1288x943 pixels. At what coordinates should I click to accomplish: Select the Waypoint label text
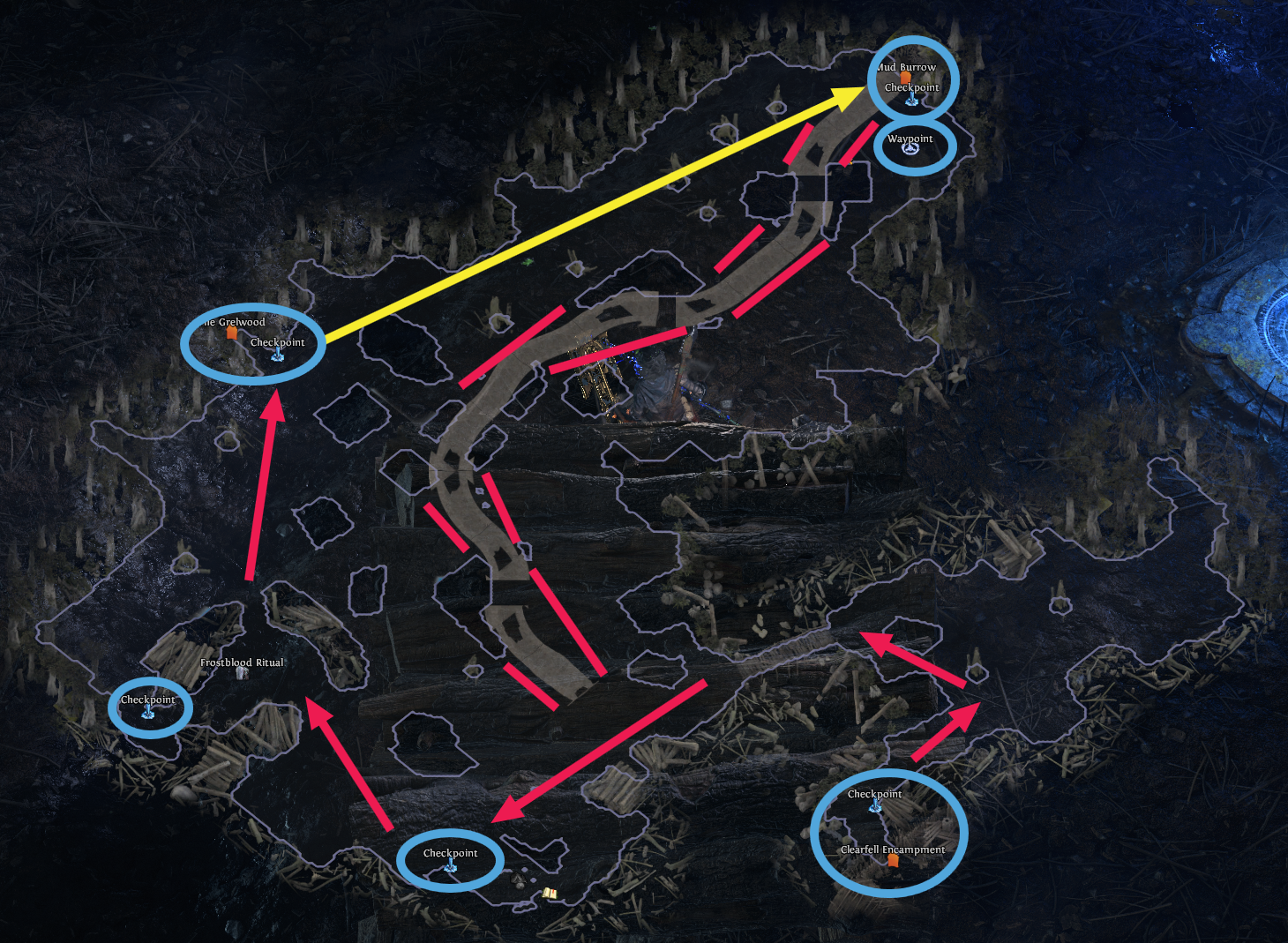tap(910, 138)
